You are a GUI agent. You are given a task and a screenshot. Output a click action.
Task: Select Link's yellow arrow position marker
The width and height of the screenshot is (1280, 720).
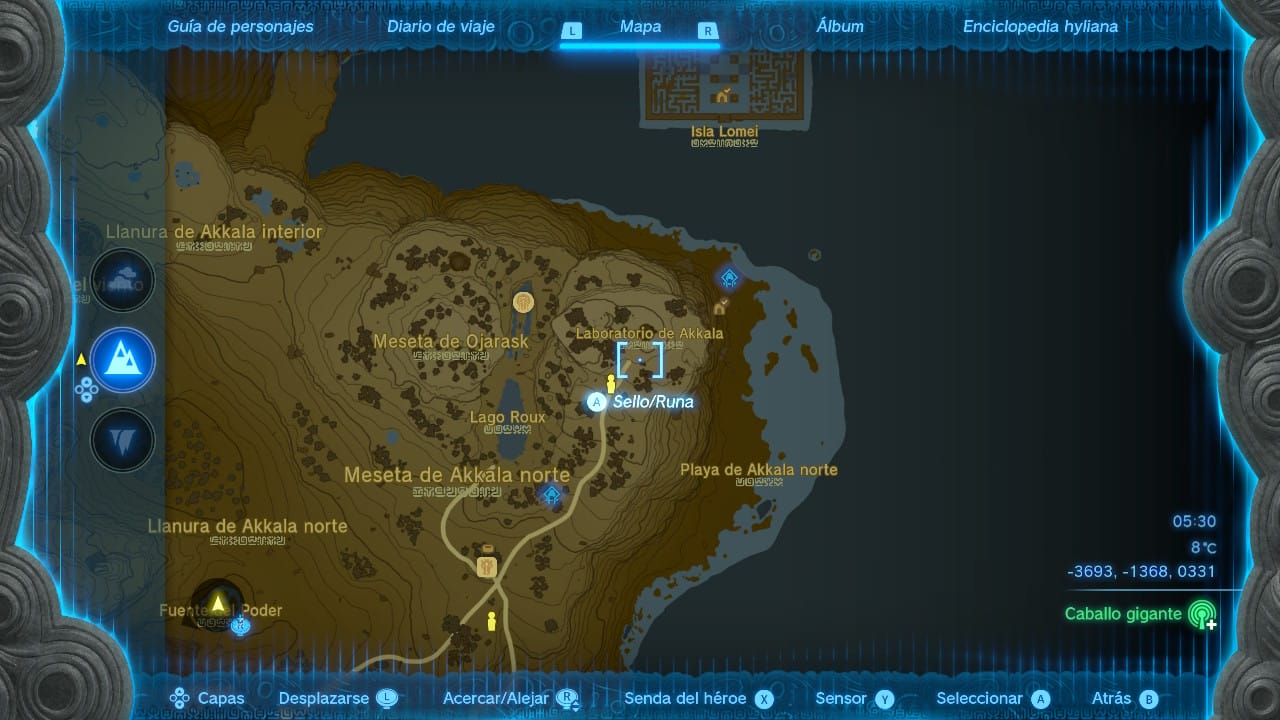pyautogui.click(x=218, y=602)
